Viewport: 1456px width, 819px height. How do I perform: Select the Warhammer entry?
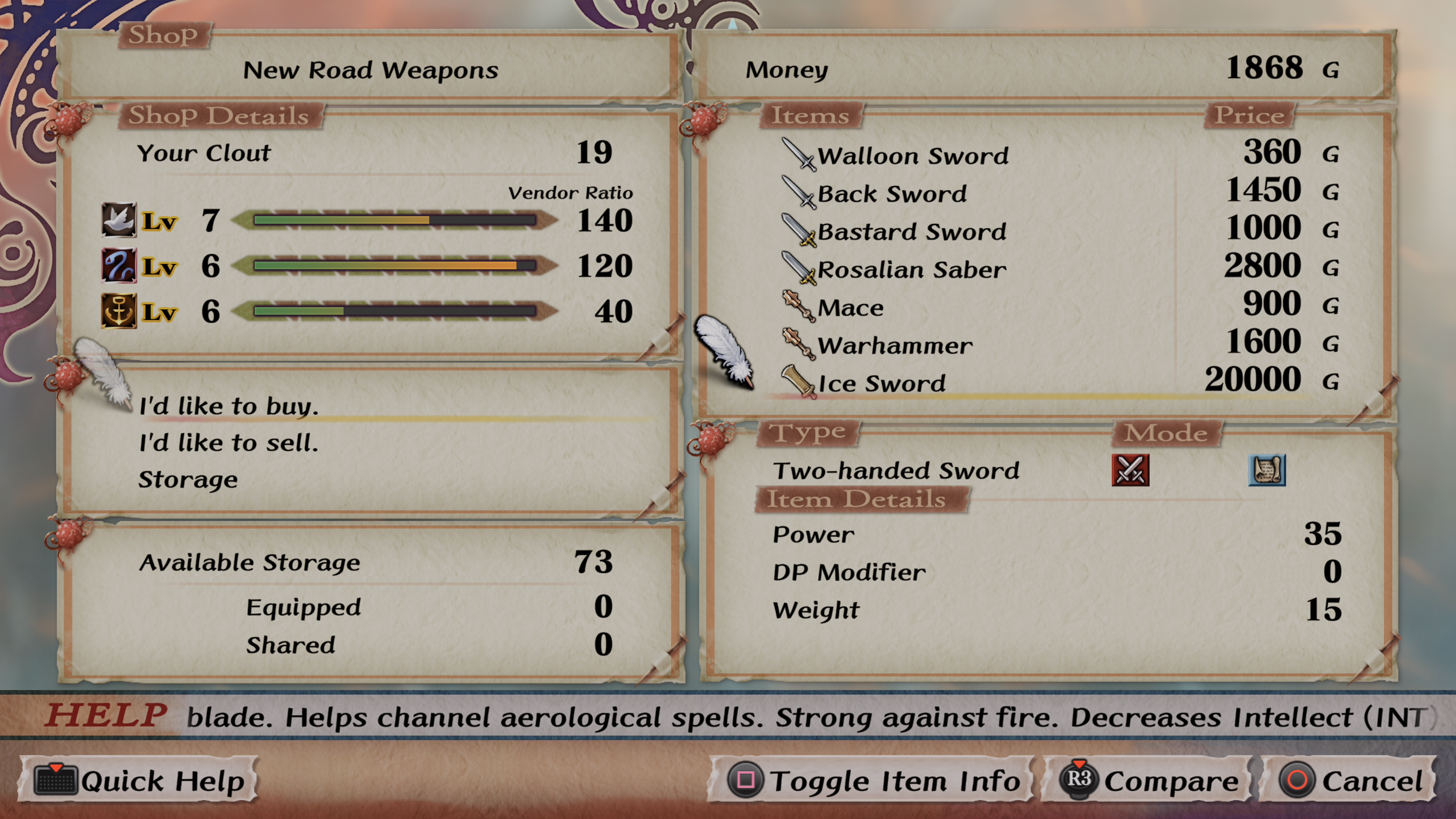click(x=895, y=345)
